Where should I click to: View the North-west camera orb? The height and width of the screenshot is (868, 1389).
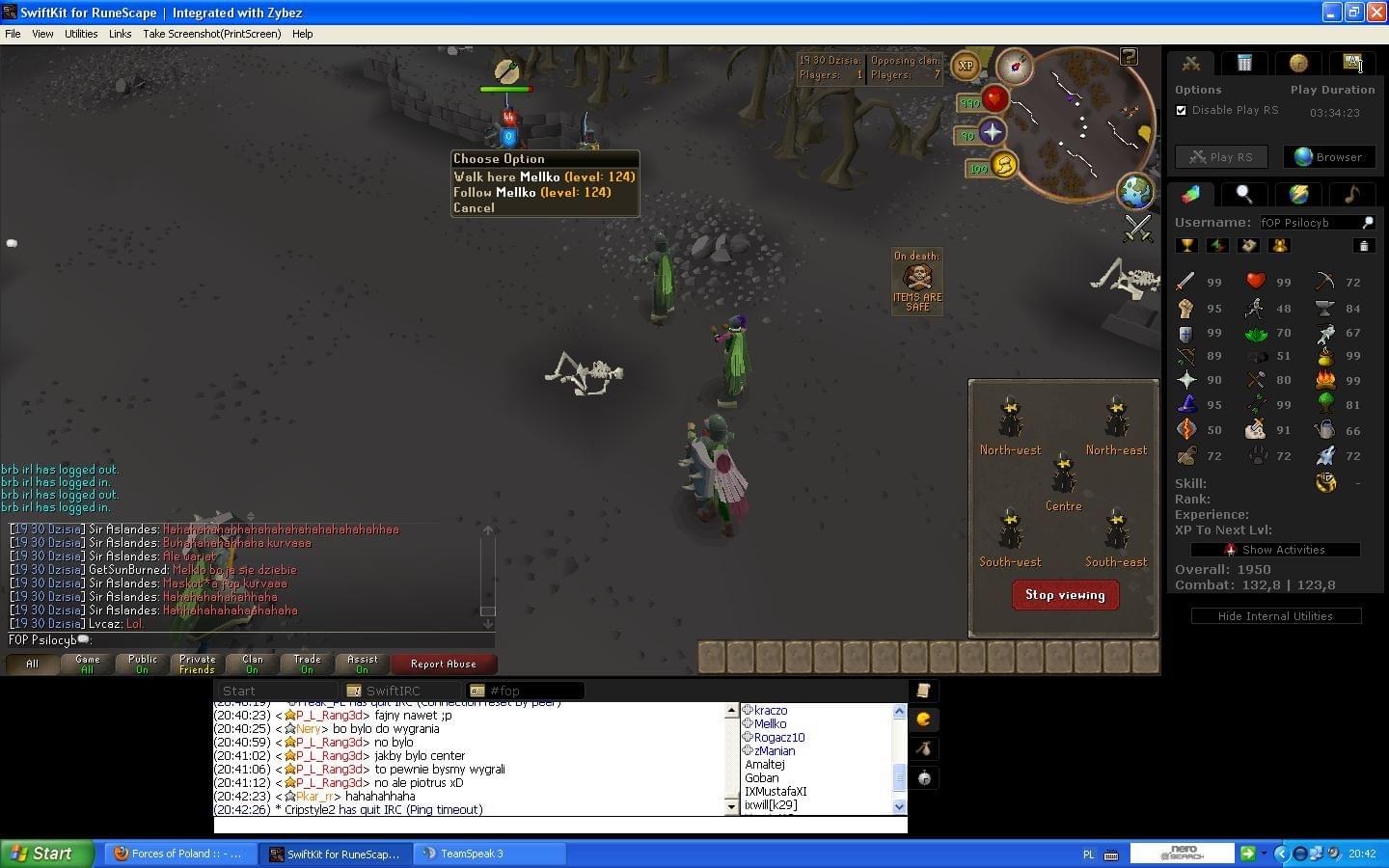(1010, 418)
